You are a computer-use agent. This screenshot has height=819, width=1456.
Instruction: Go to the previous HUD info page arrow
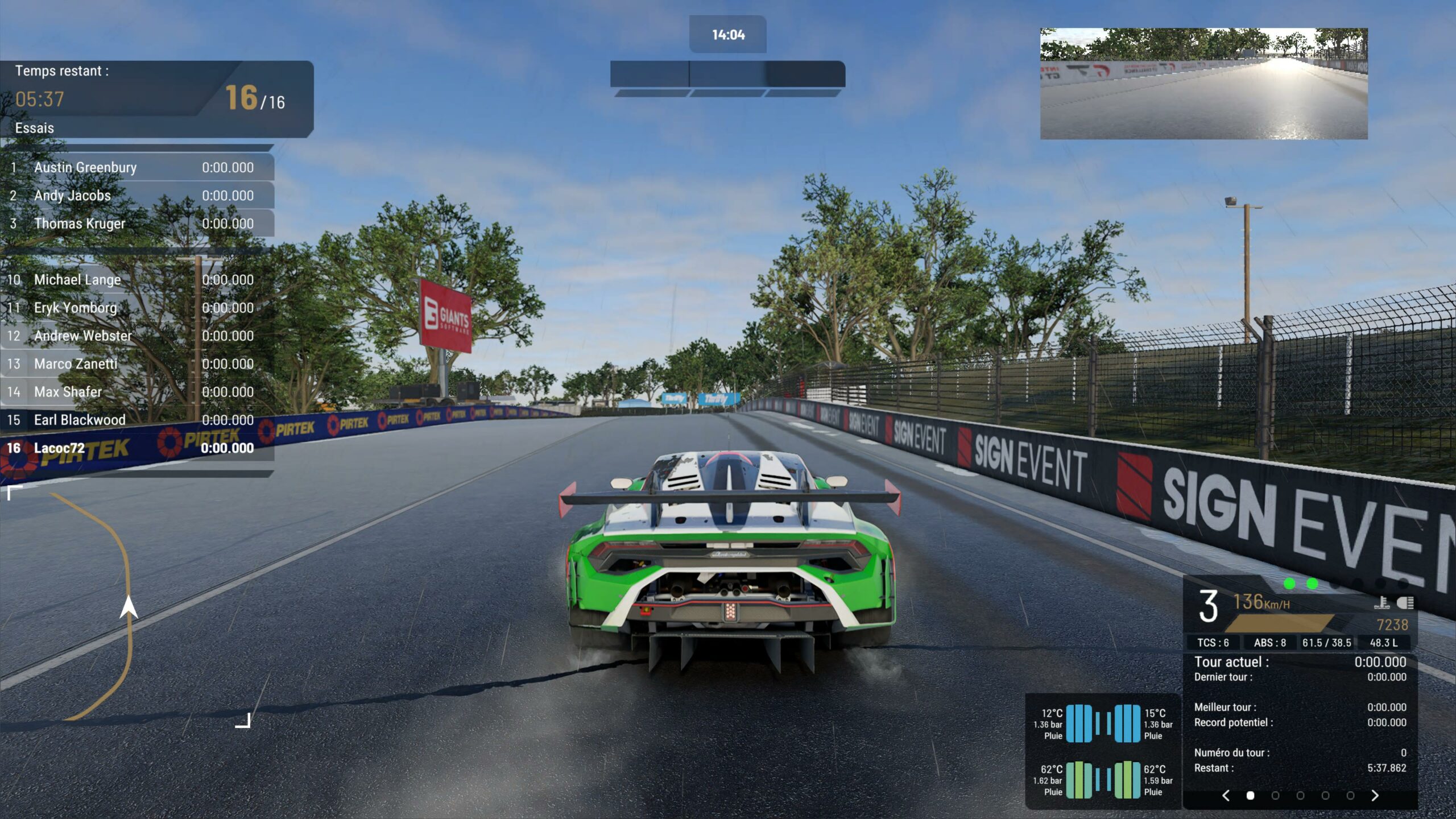click(1226, 795)
